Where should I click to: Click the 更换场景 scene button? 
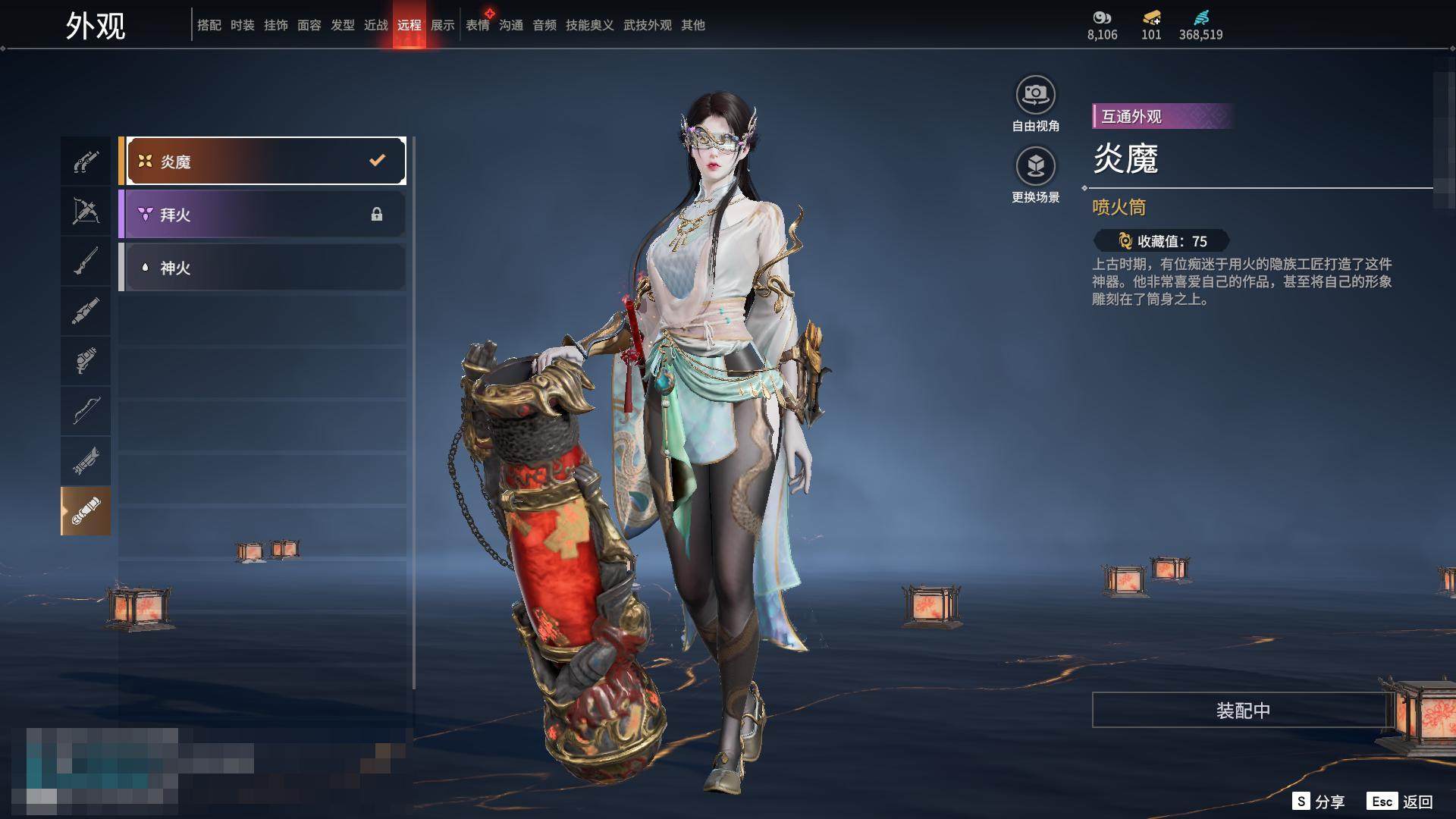click(1035, 166)
